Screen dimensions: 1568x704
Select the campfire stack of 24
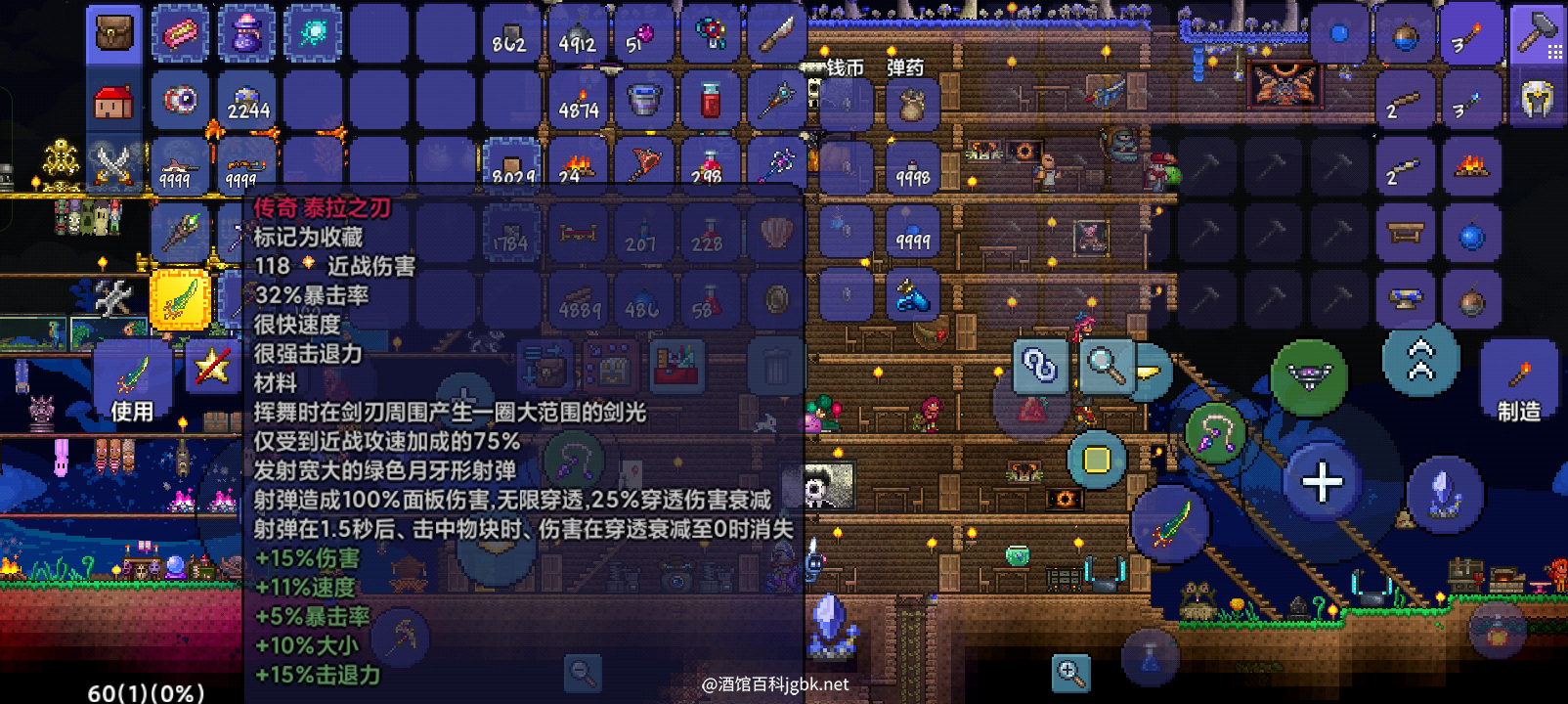(578, 166)
